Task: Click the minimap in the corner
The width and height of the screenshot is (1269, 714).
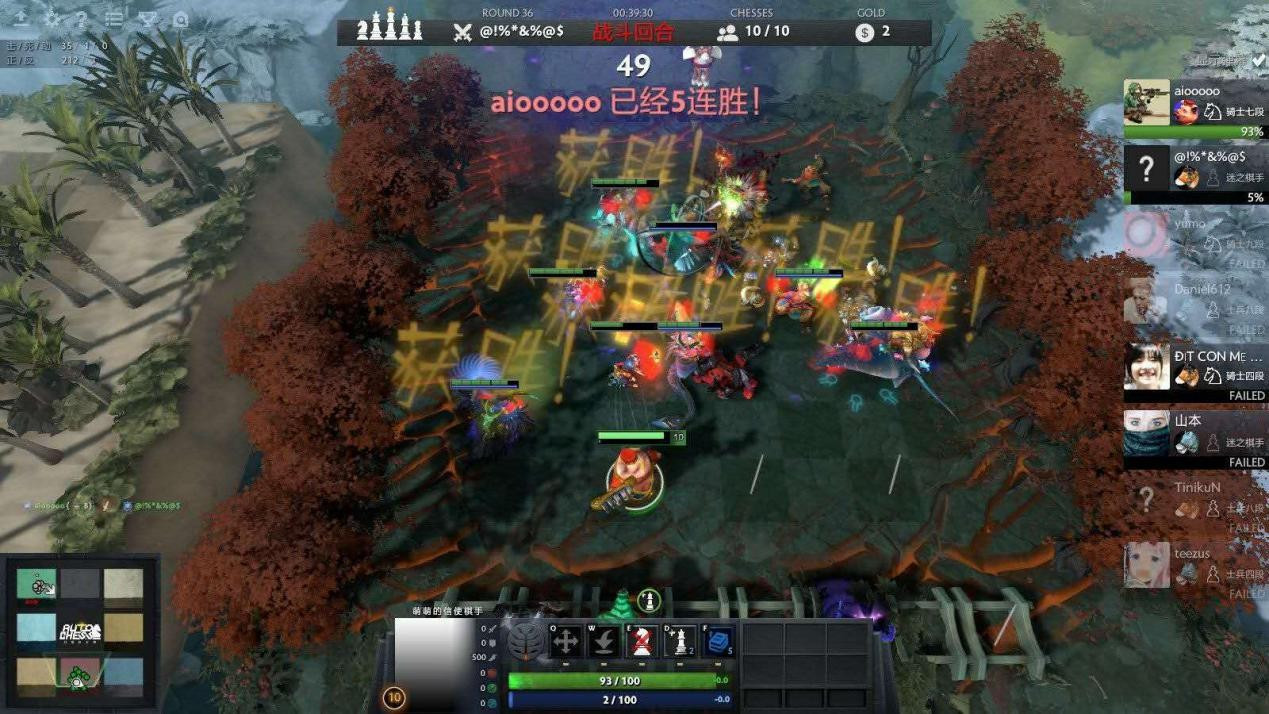Action: coord(80,632)
